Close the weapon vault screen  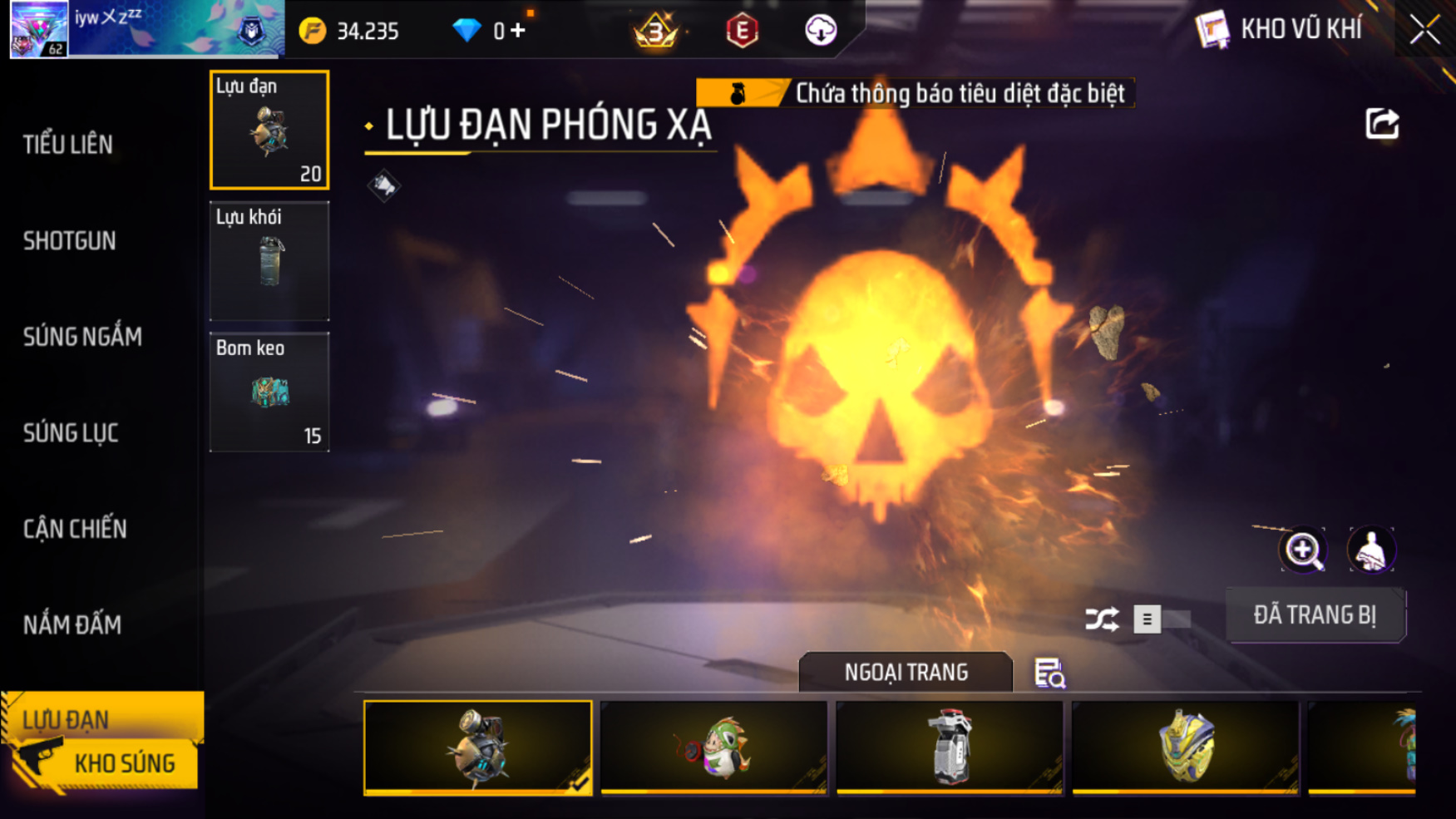click(1424, 31)
